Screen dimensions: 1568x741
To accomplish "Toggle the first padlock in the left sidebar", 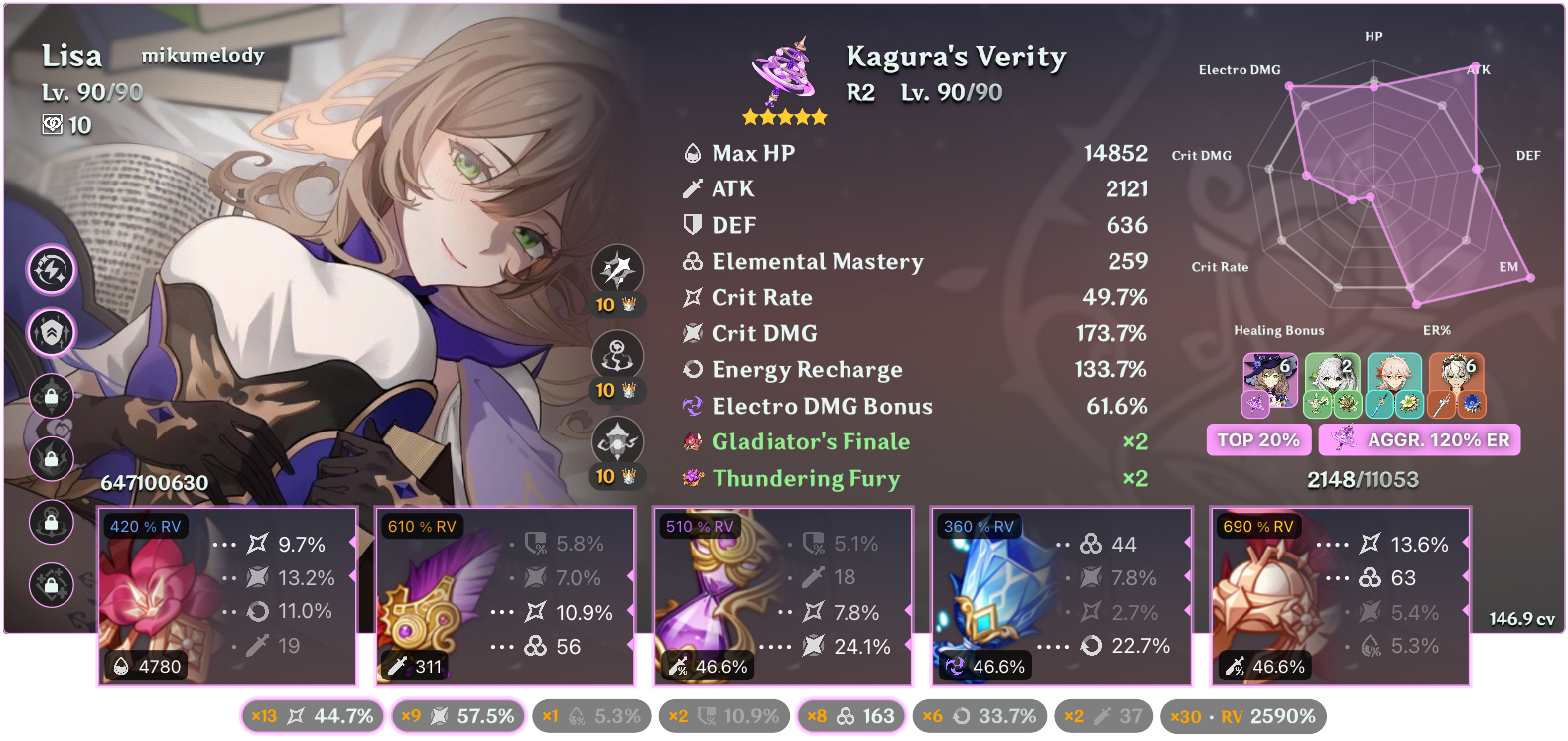I will (x=52, y=397).
